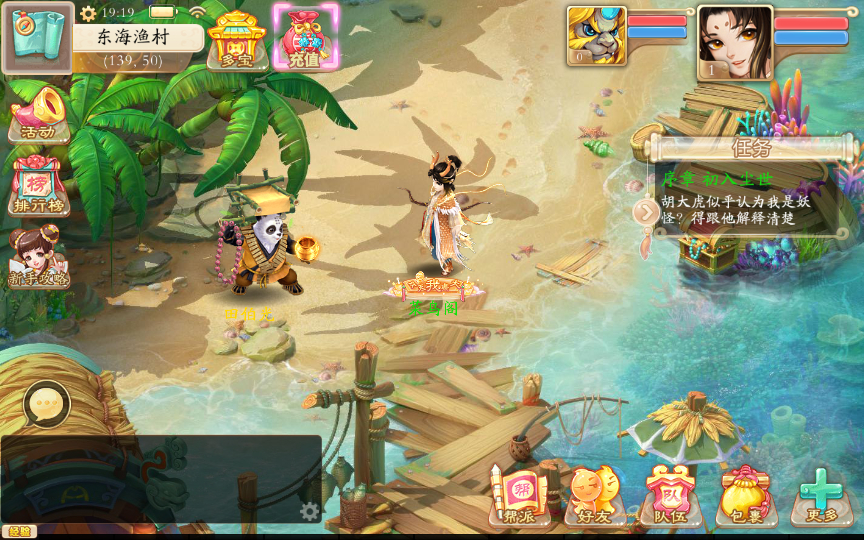Open the 多宝 treasure shop
Image resolution: width=864 pixels, height=540 pixels.
click(236, 40)
